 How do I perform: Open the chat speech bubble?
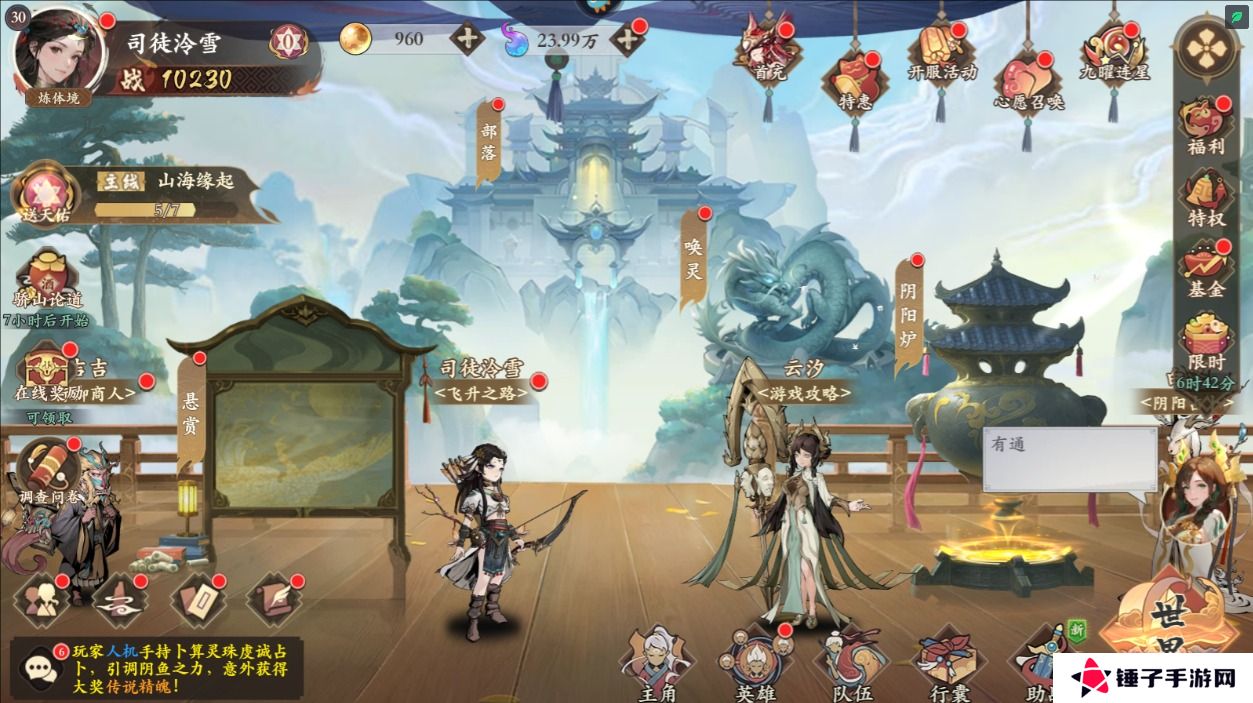37,666
